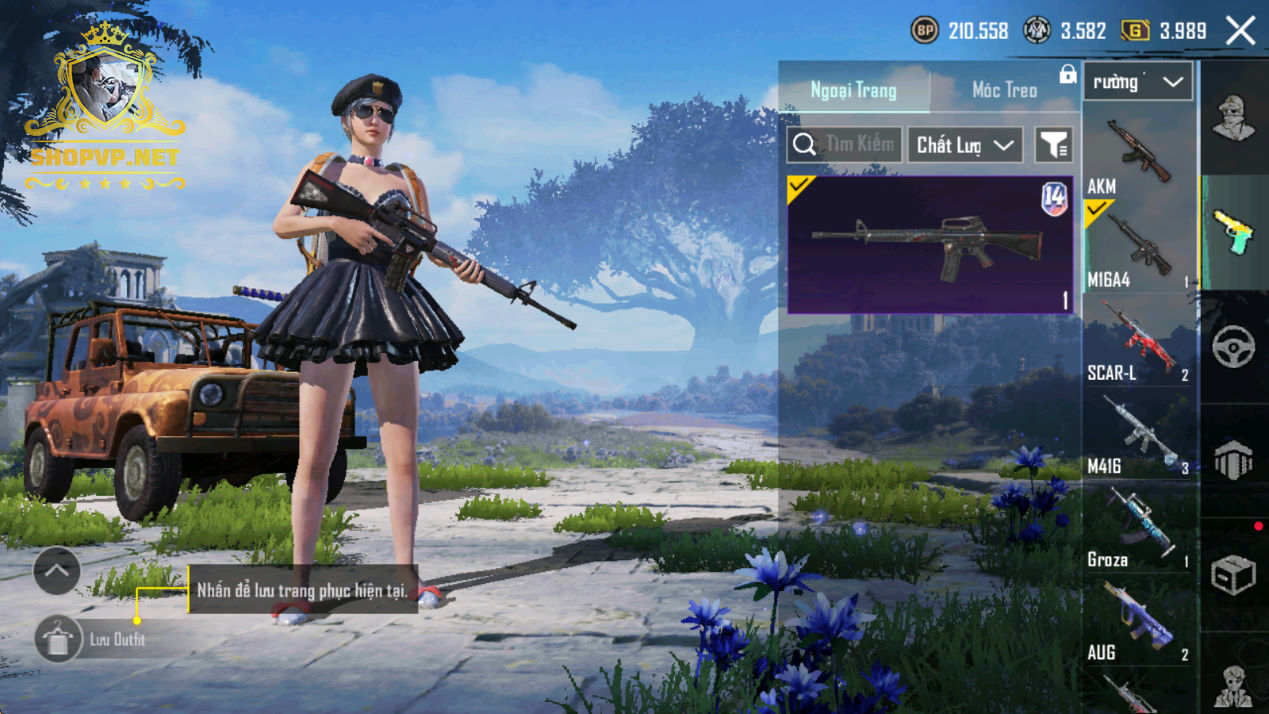Click the Tìm Kiếm search field
Image resolution: width=1269 pixels, height=714 pixels.
845,145
